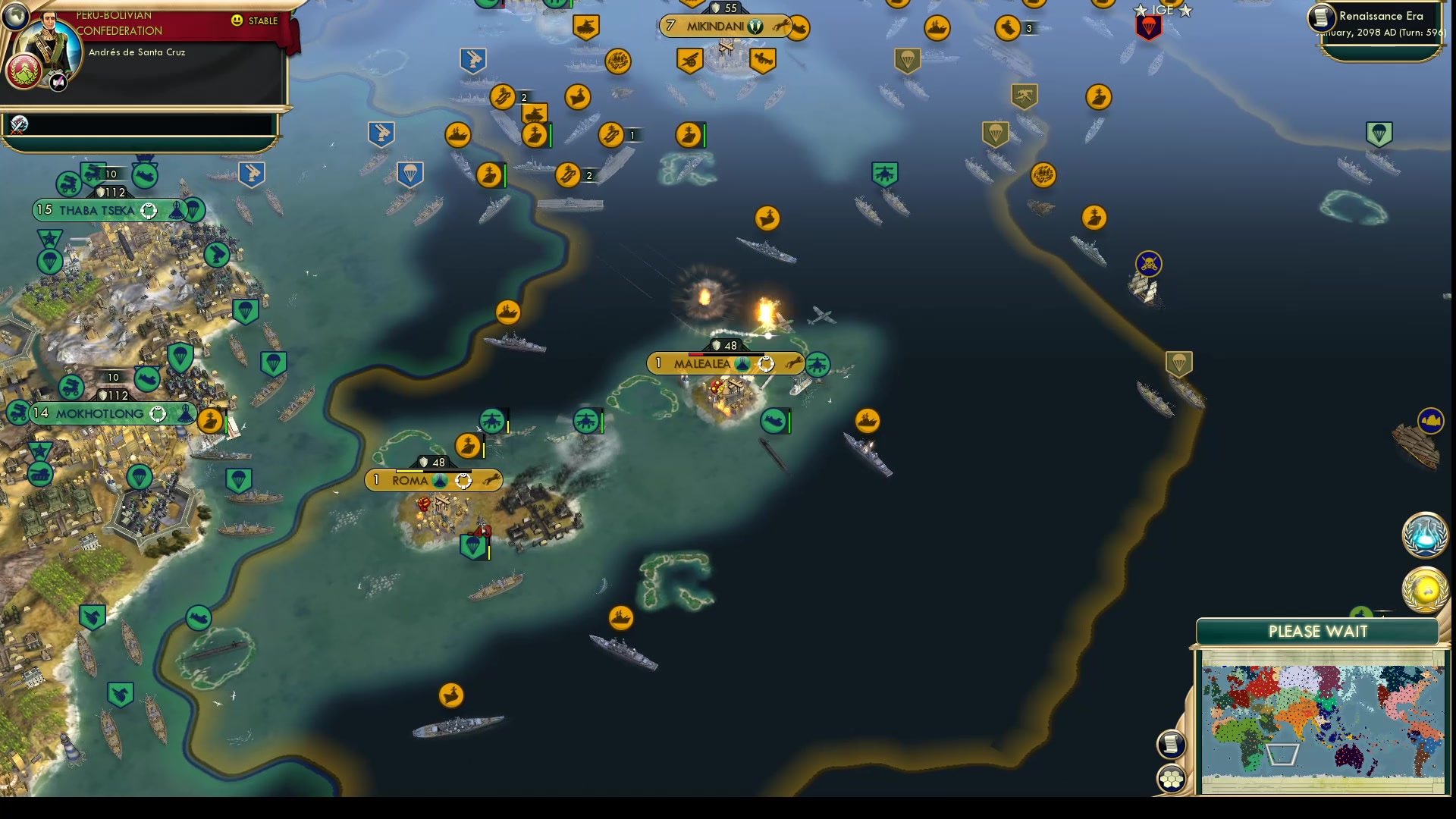
Task: Open the notification log scroll icon
Action: pyautogui.click(x=1172, y=743)
